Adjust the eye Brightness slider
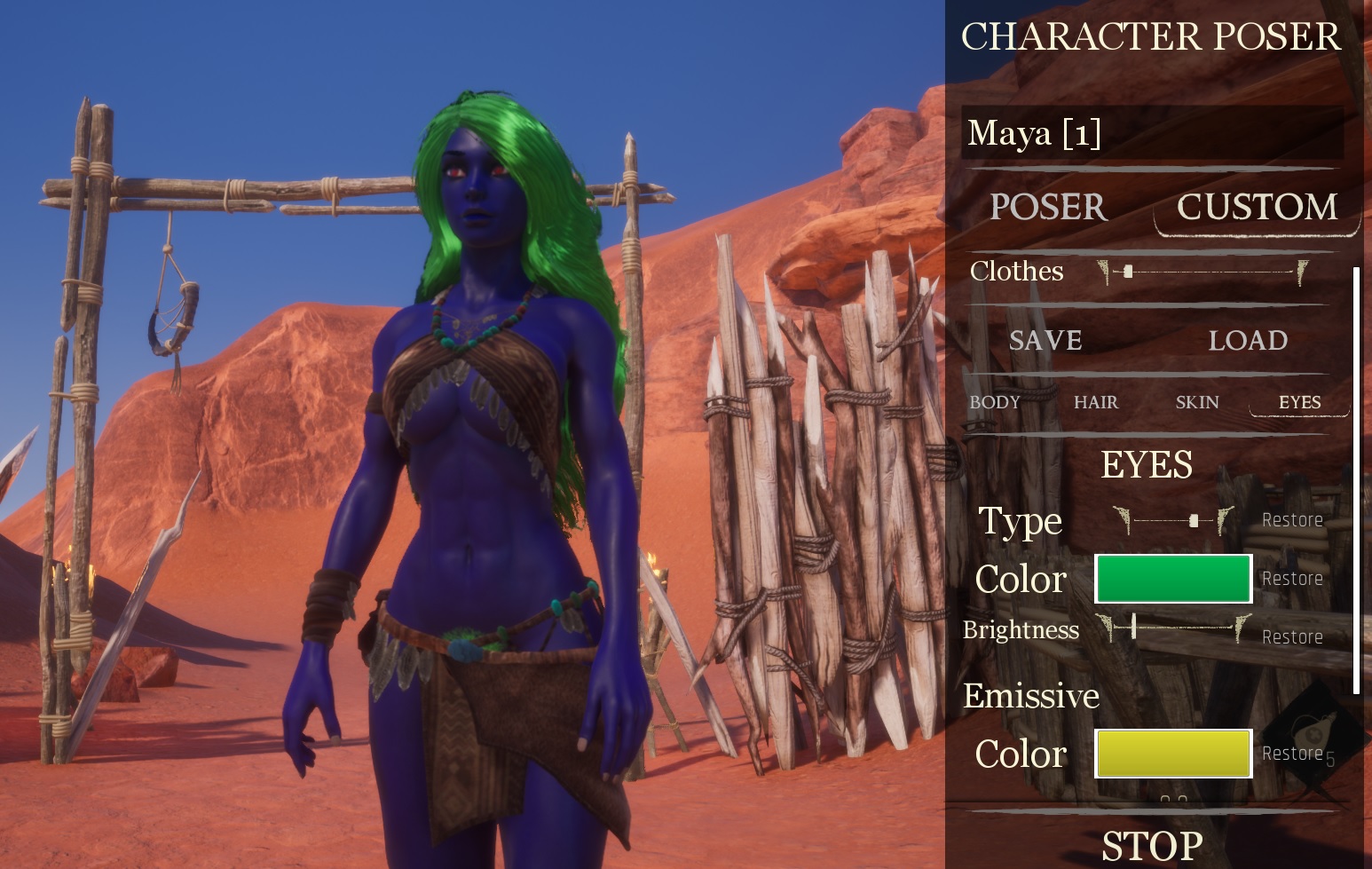The image size is (1372, 869). [x=1134, y=628]
